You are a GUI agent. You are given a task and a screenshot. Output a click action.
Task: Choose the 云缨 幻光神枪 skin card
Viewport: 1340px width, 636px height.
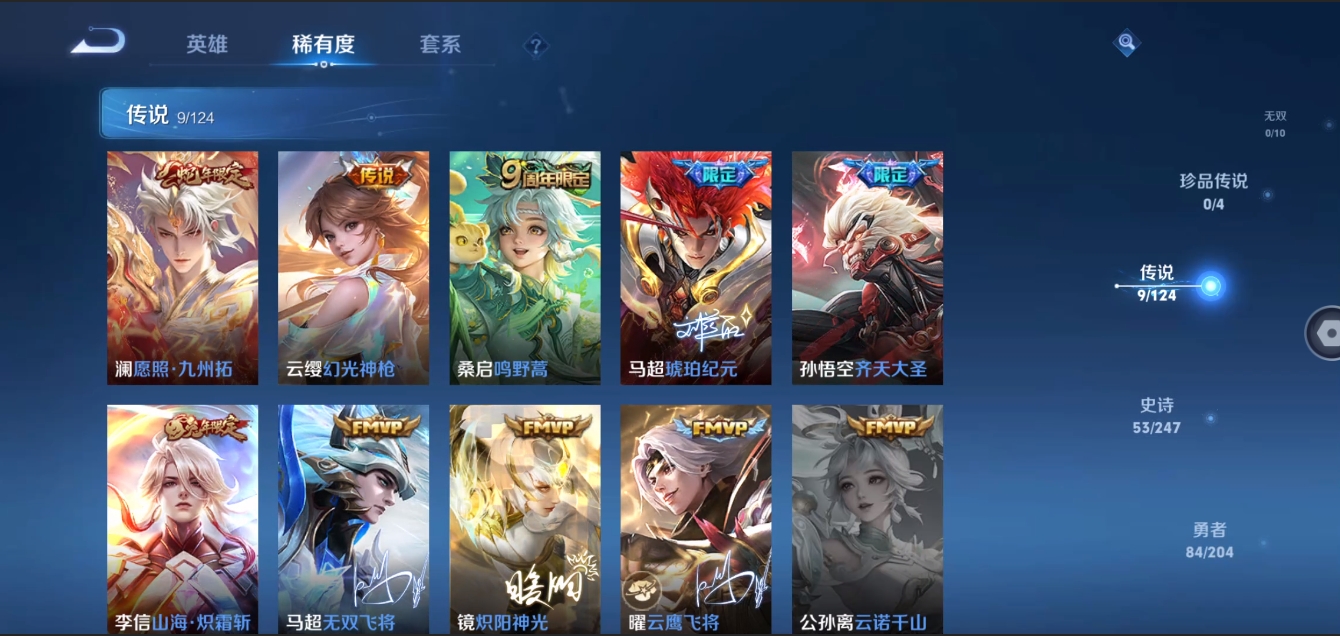353,267
